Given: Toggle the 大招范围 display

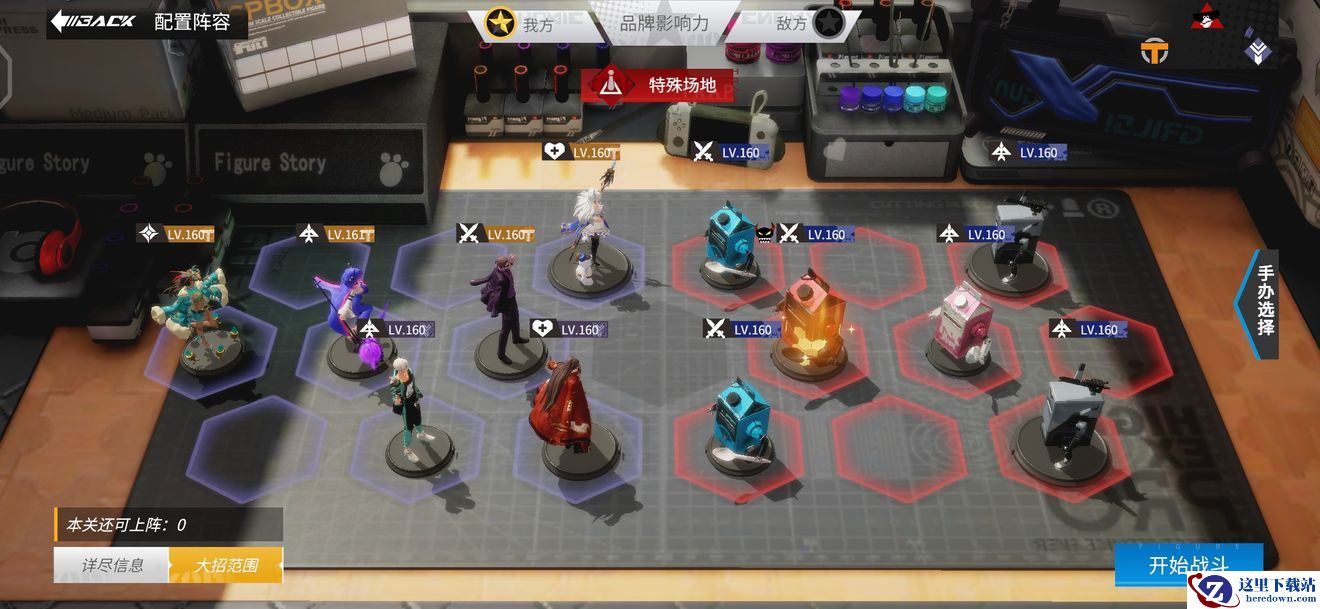Looking at the screenshot, I should pyautogui.click(x=226, y=565).
